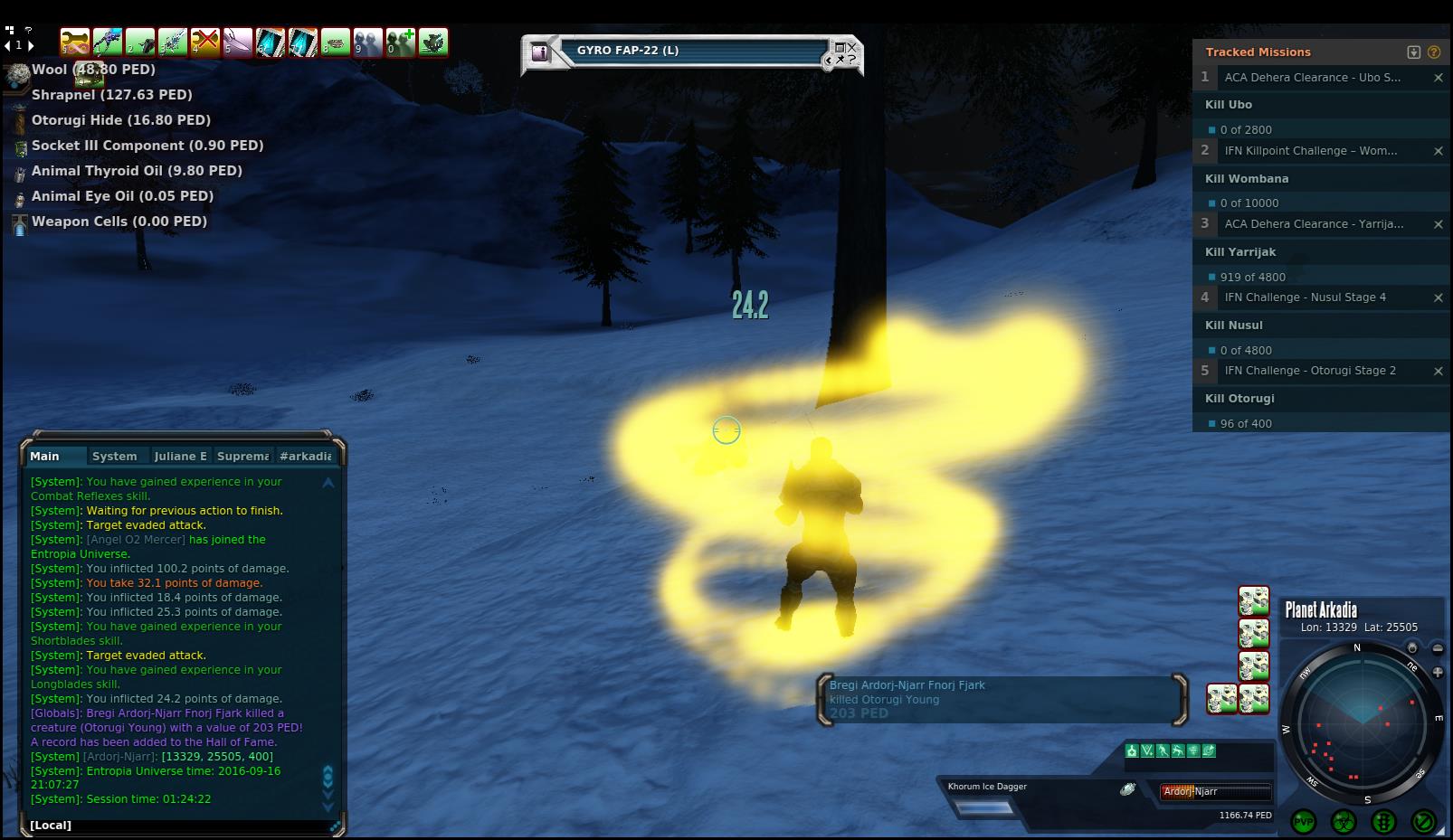
Task: Open the #arkadia chat channel tab
Action: tap(305, 457)
